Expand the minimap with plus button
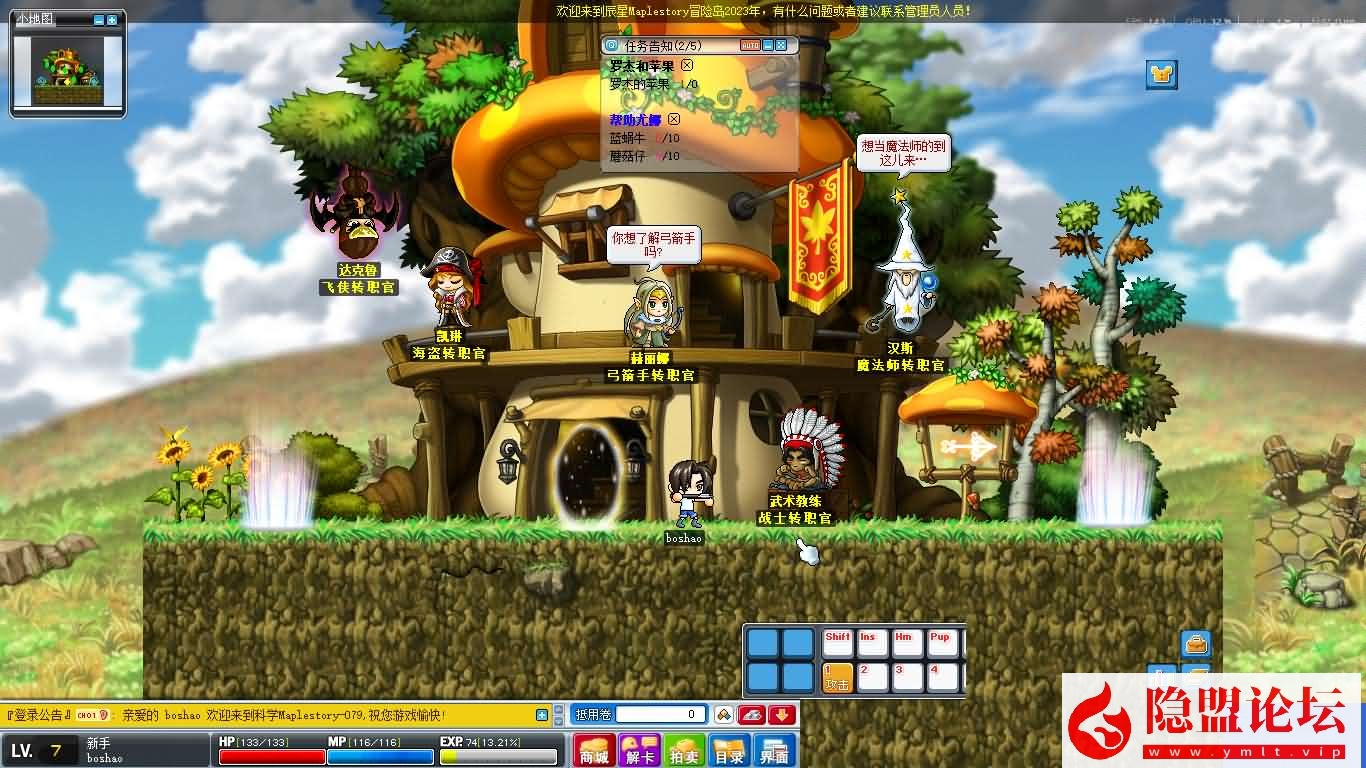This screenshot has width=1366, height=768. tap(112, 20)
